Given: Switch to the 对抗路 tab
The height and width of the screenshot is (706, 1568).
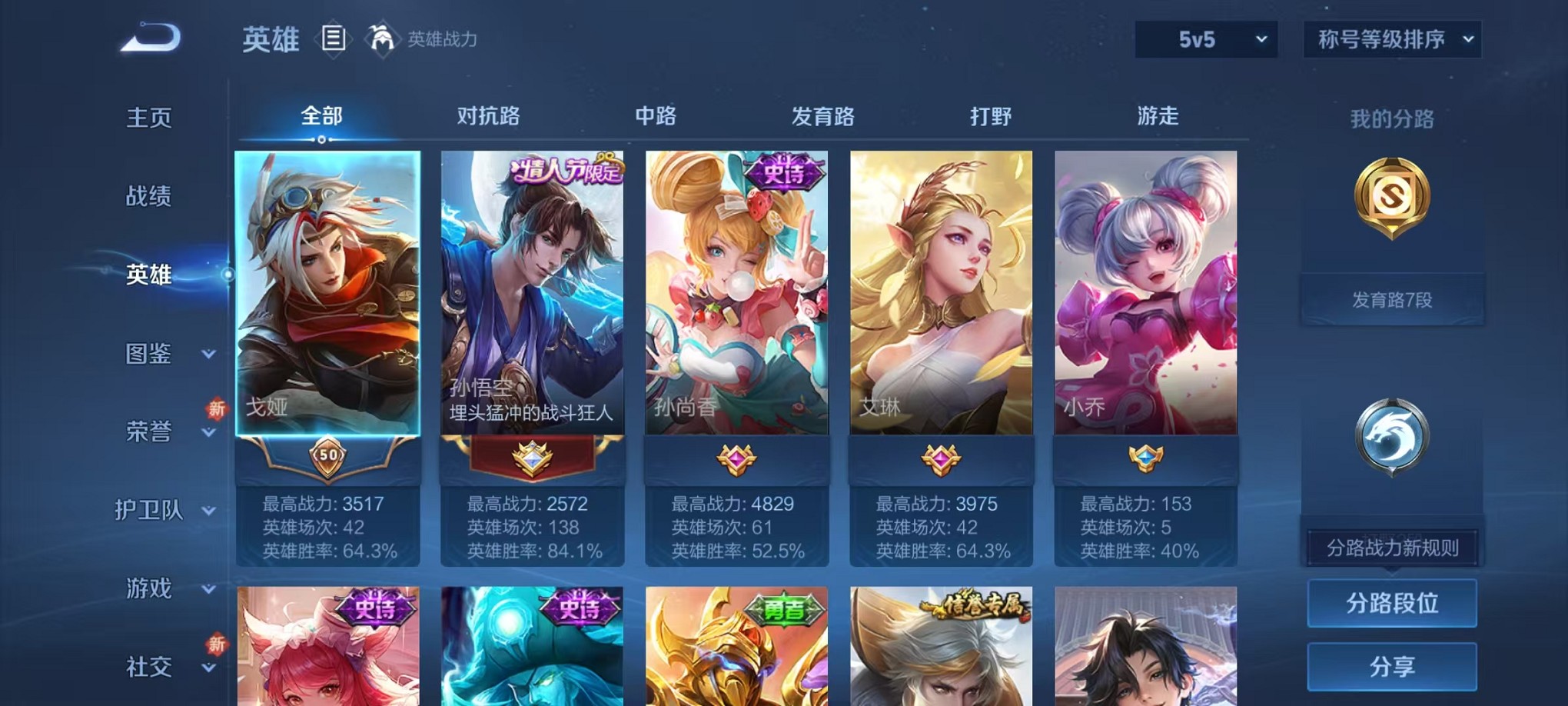Looking at the screenshot, I should pyautogui.click(x=490, y=117).
